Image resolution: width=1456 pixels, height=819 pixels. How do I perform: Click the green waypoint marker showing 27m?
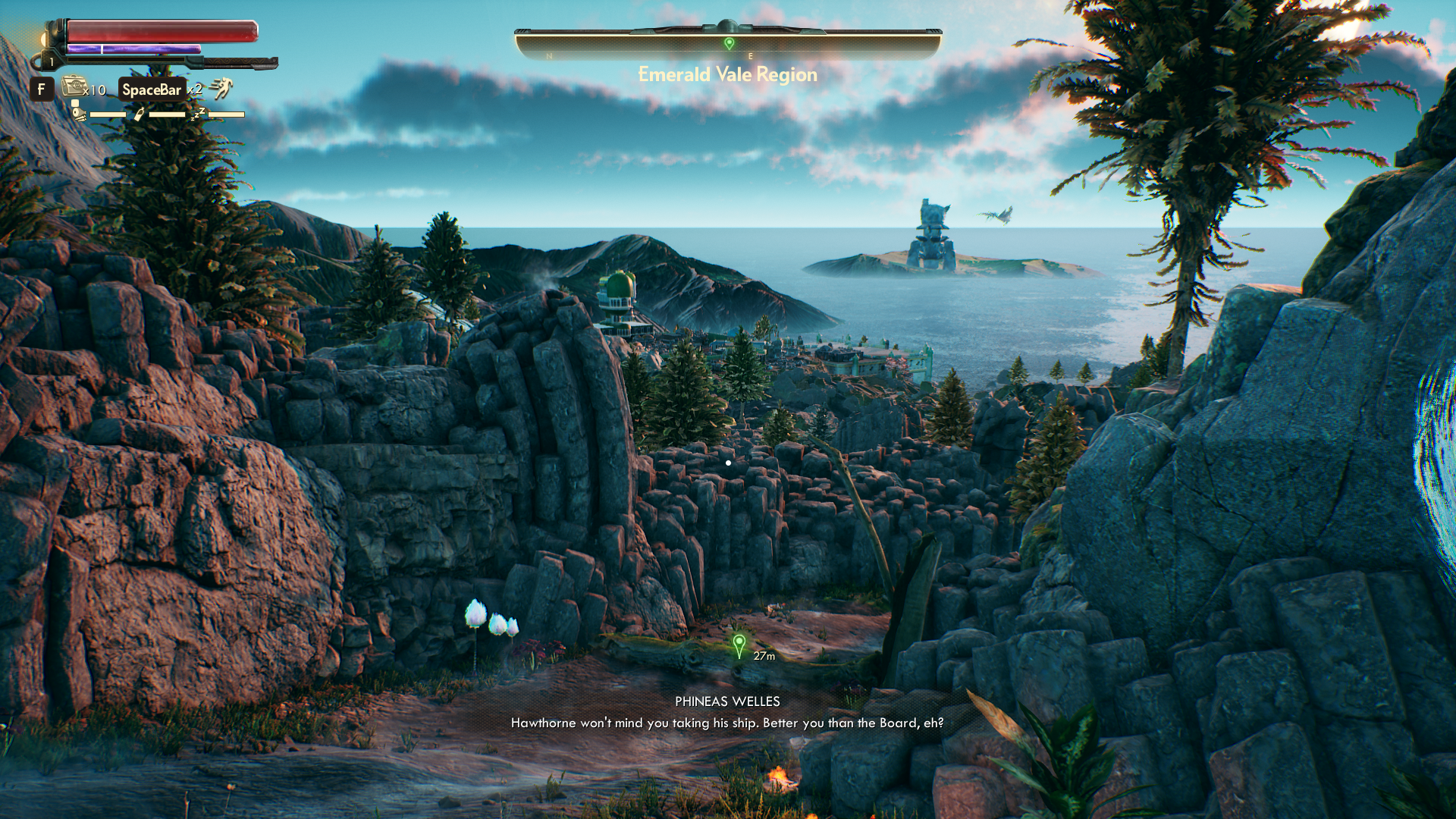pos(739,646)
